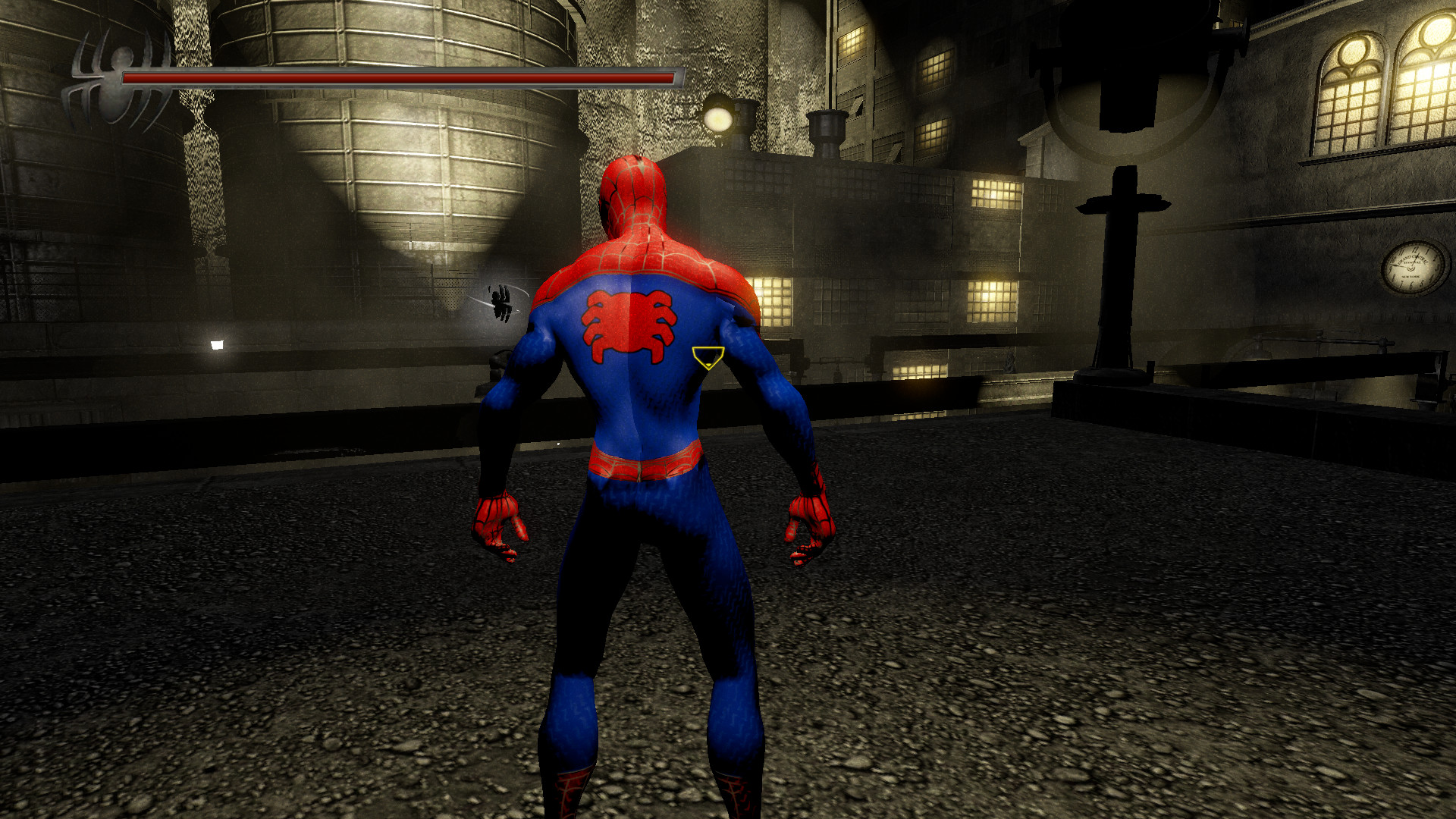Click the spider web pattern on Spider-Man's mask
This screenshot has width=1456, height=819.
coord(635,190)
